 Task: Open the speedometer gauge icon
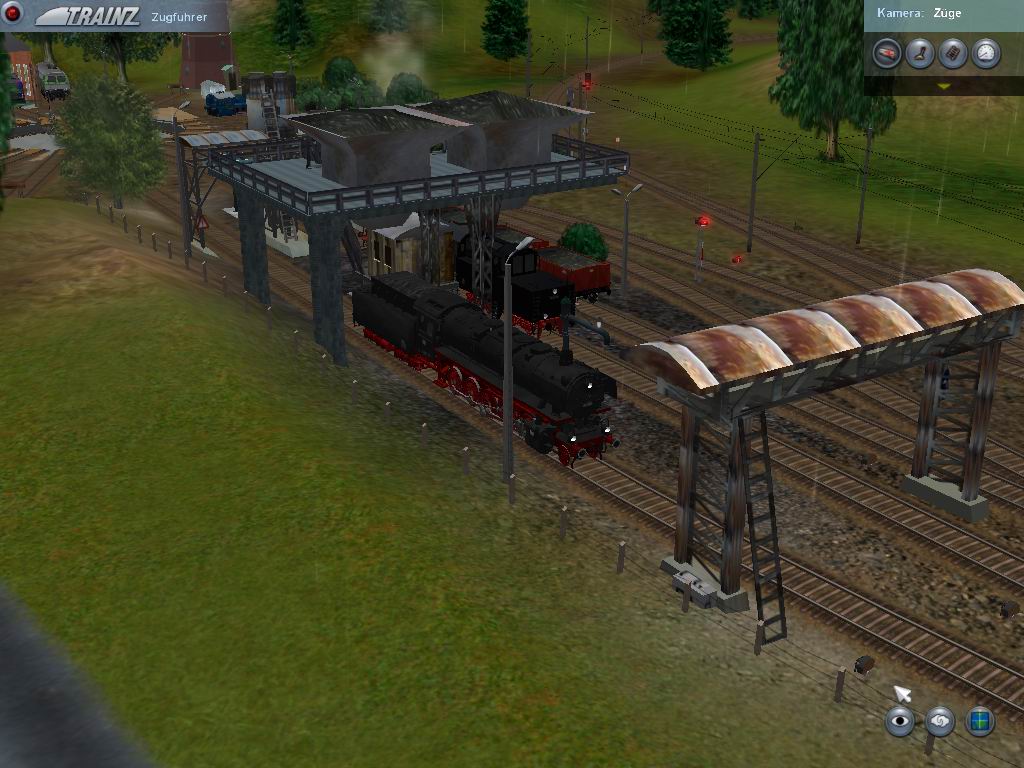tap(986, 53)
